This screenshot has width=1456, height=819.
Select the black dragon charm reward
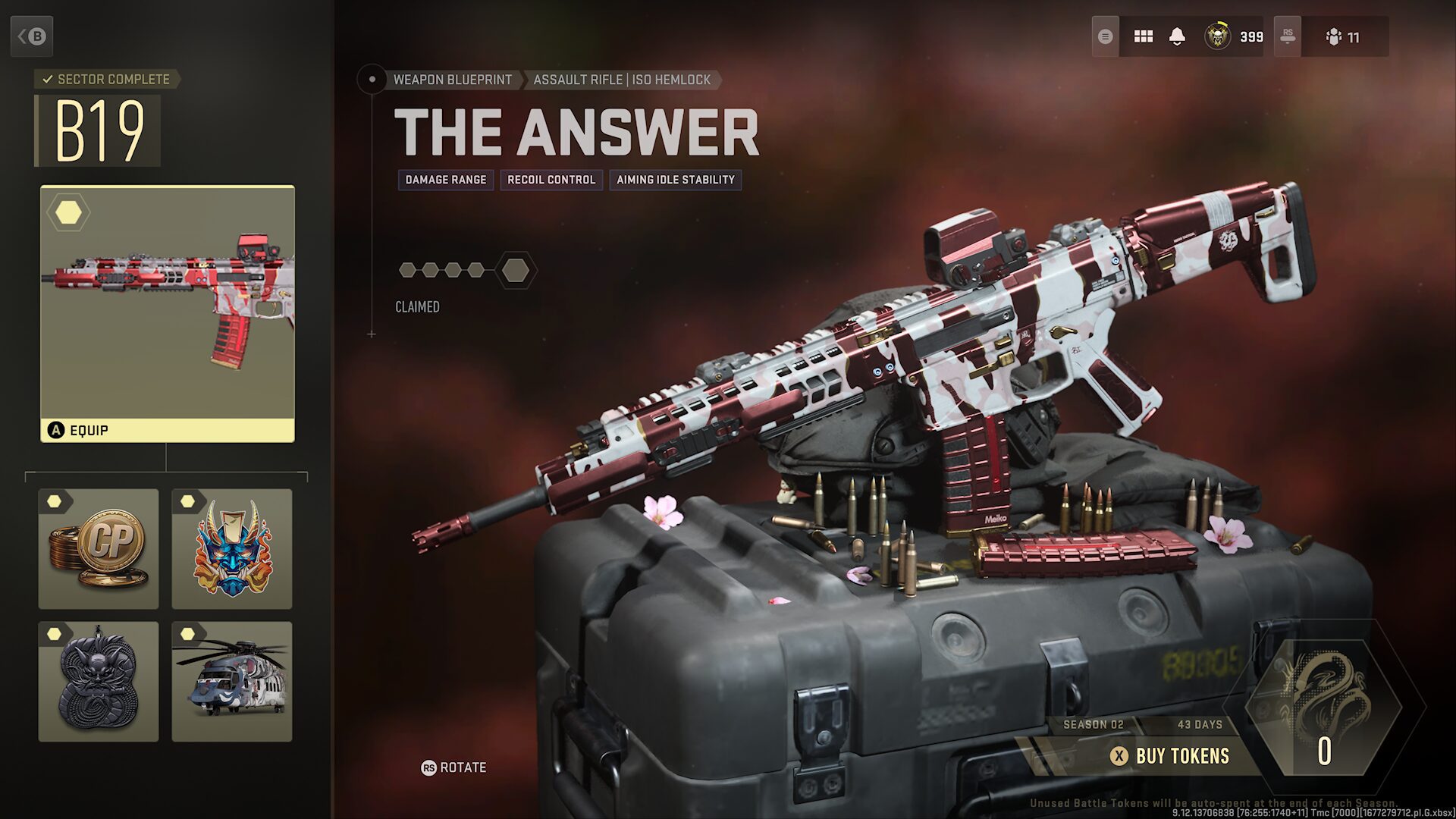coord(99,682)
